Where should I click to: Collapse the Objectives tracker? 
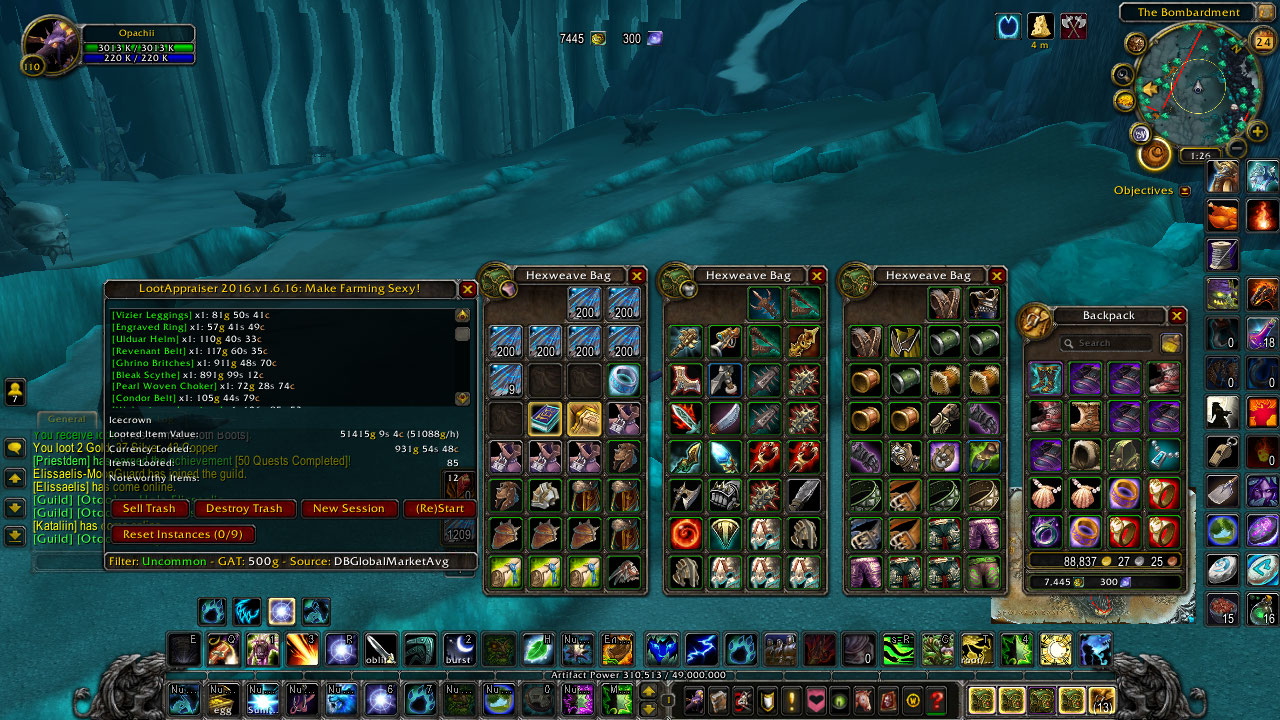(x=1185, y=191)
